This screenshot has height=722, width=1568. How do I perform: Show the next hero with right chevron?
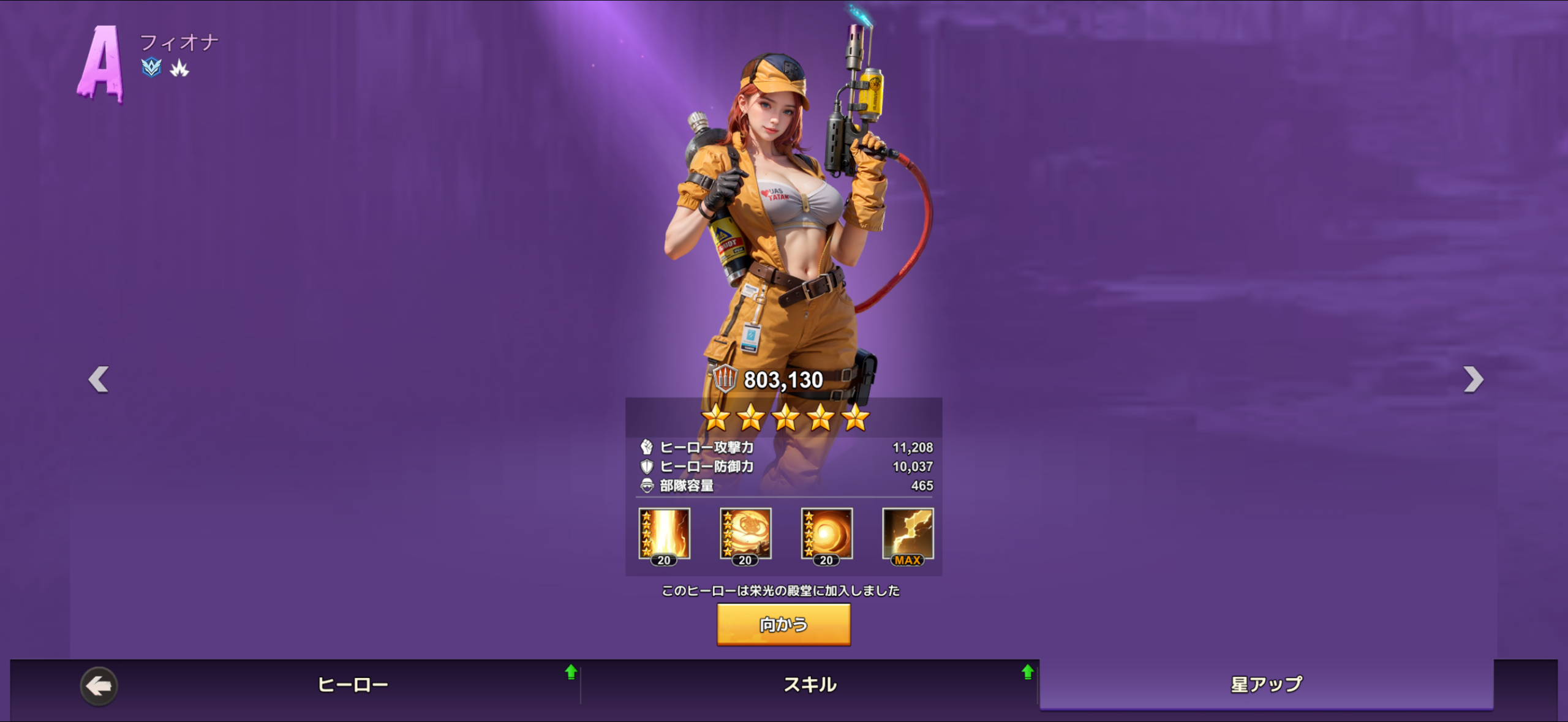point(1473,379)
